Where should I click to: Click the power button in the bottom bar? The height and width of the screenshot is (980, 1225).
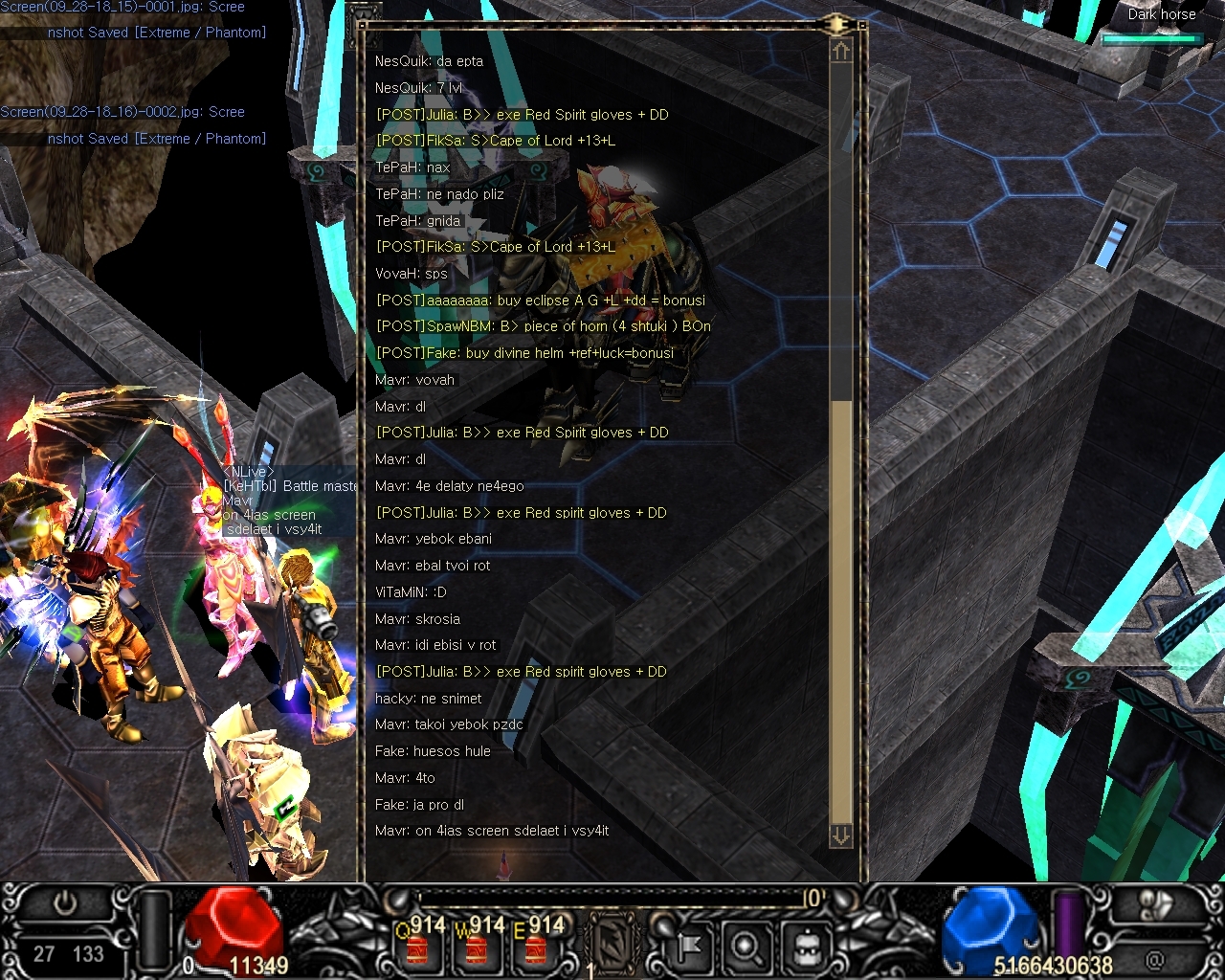pos(65,903)
